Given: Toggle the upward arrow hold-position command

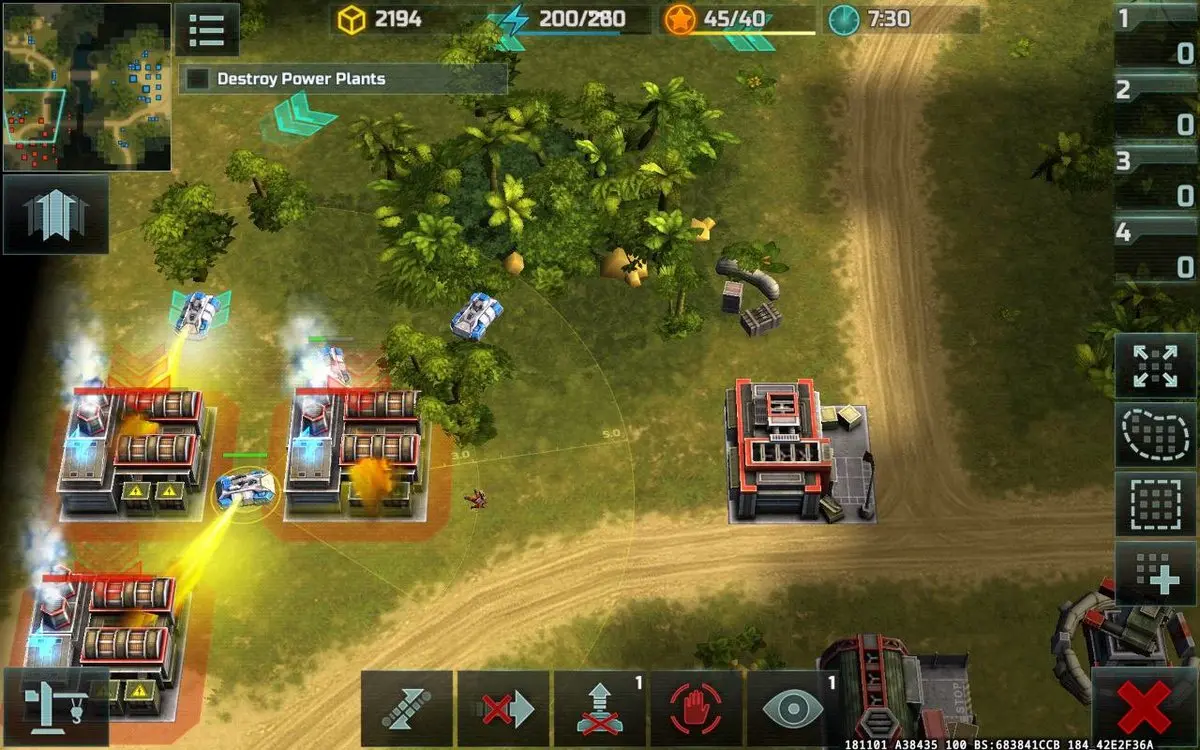Looking at the screenshot, I should [600, 708].
